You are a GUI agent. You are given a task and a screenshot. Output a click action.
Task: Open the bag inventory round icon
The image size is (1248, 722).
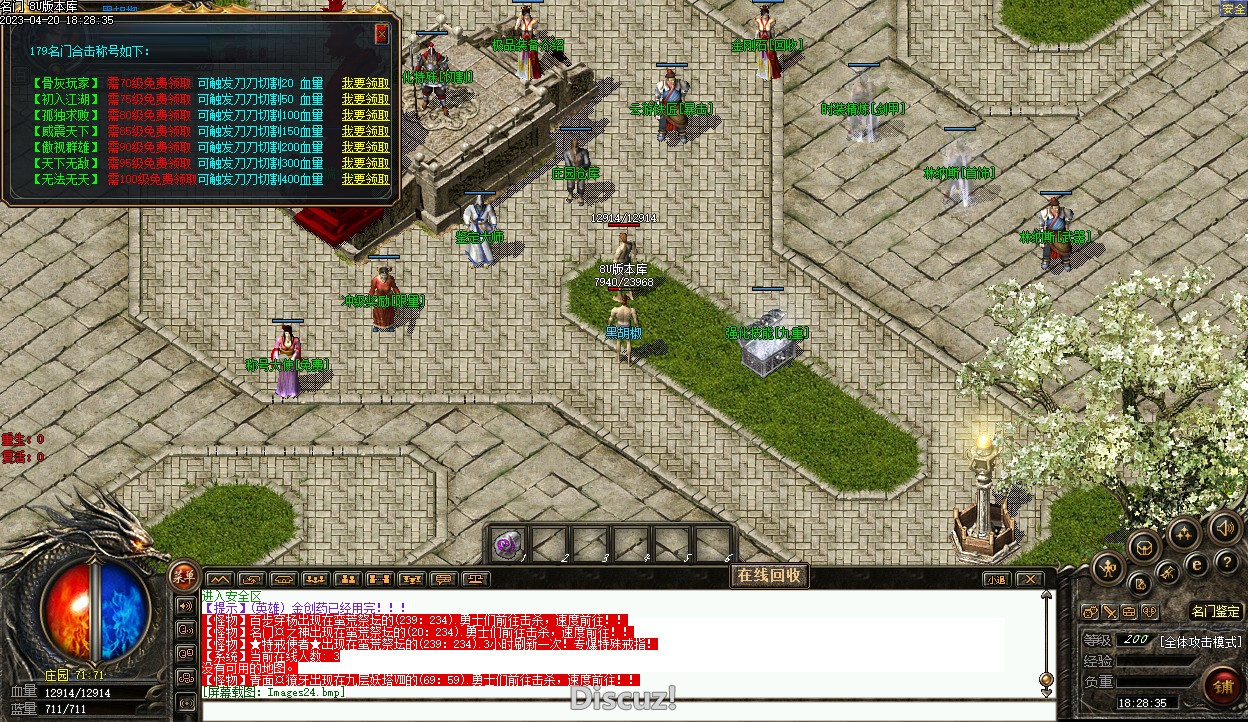(x=1144, y=546)
